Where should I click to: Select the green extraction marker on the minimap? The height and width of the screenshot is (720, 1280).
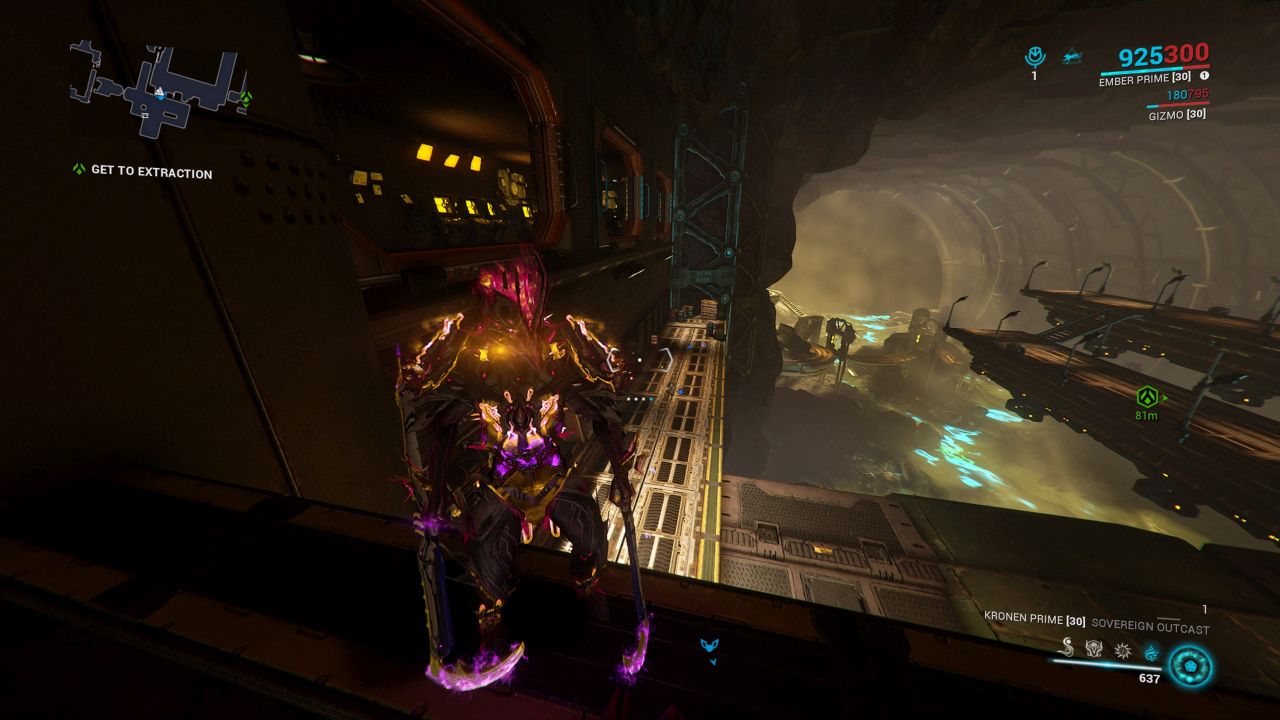246,98
